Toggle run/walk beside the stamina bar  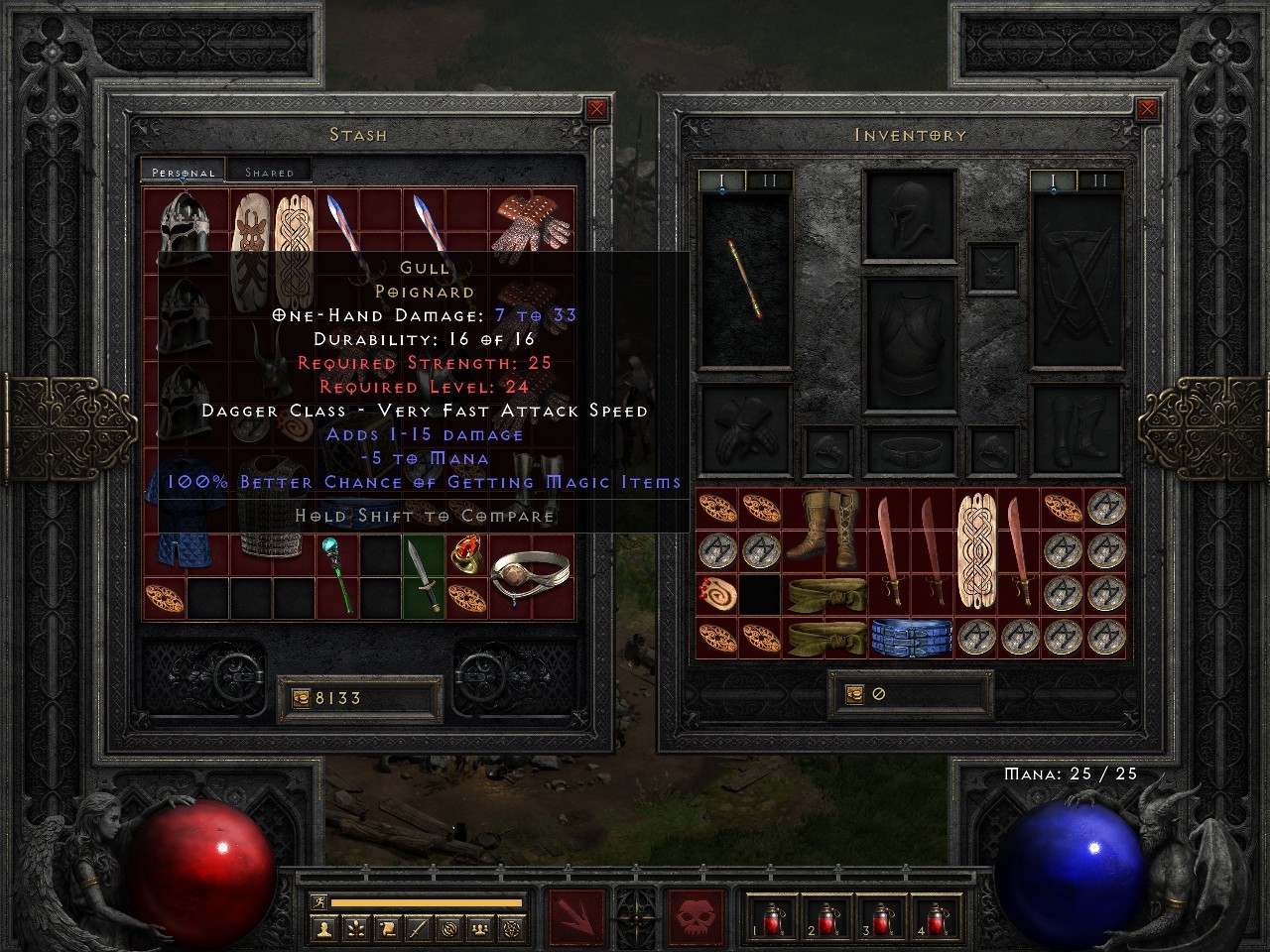(x=319, y=900)
